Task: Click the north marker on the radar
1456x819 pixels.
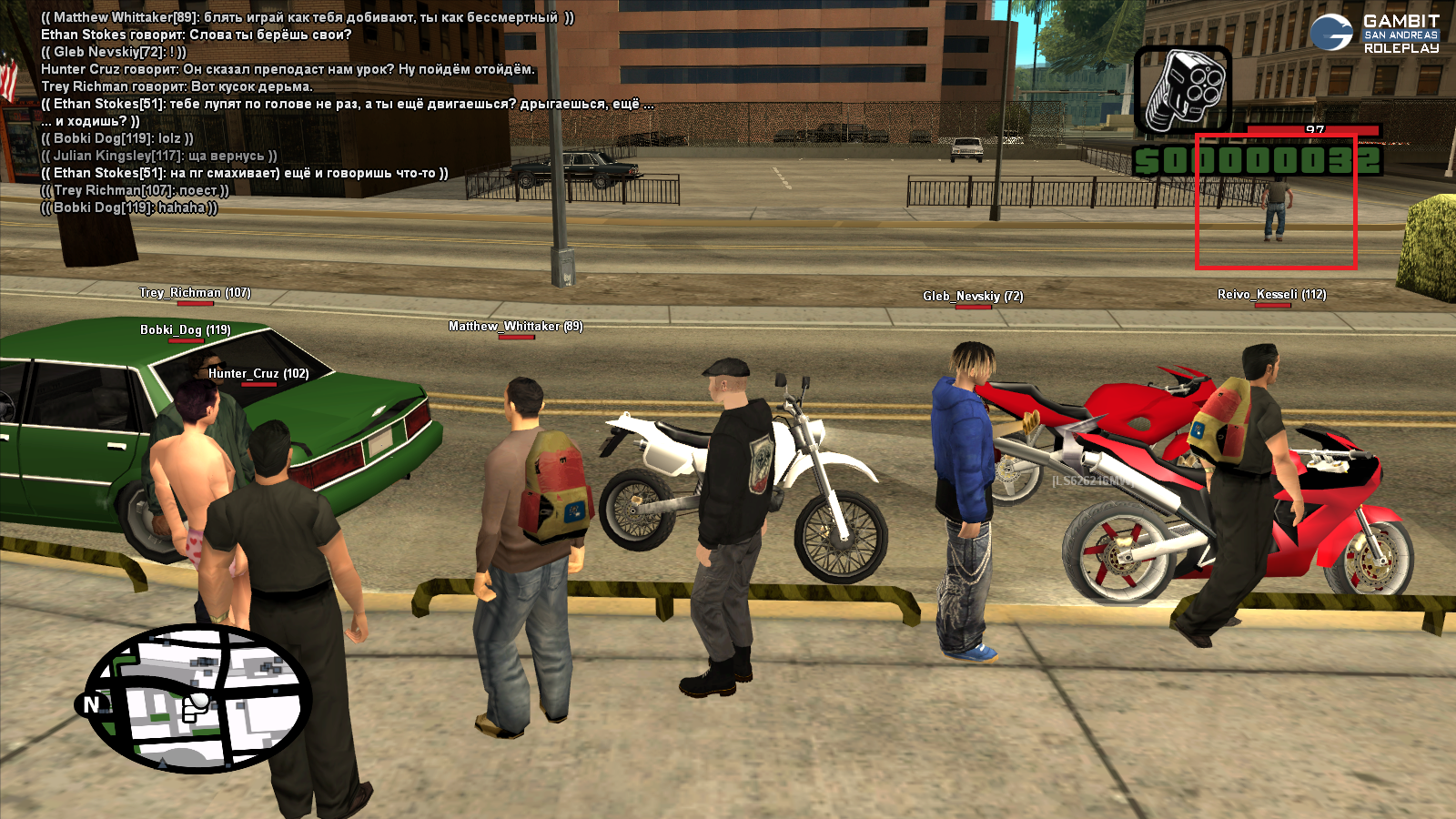Action: [91, 704]
